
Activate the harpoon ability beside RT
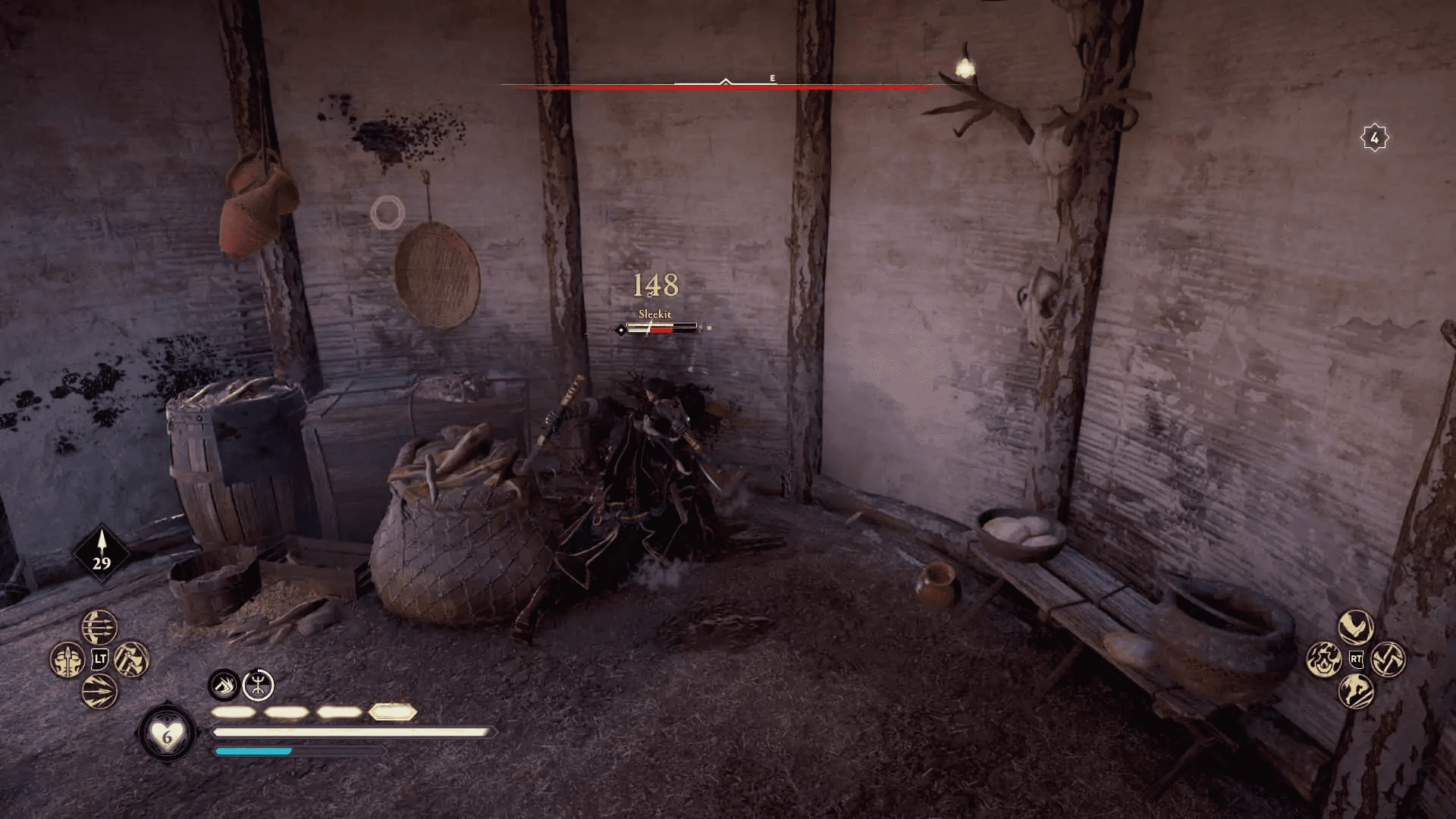click(x=1389, y=659)
